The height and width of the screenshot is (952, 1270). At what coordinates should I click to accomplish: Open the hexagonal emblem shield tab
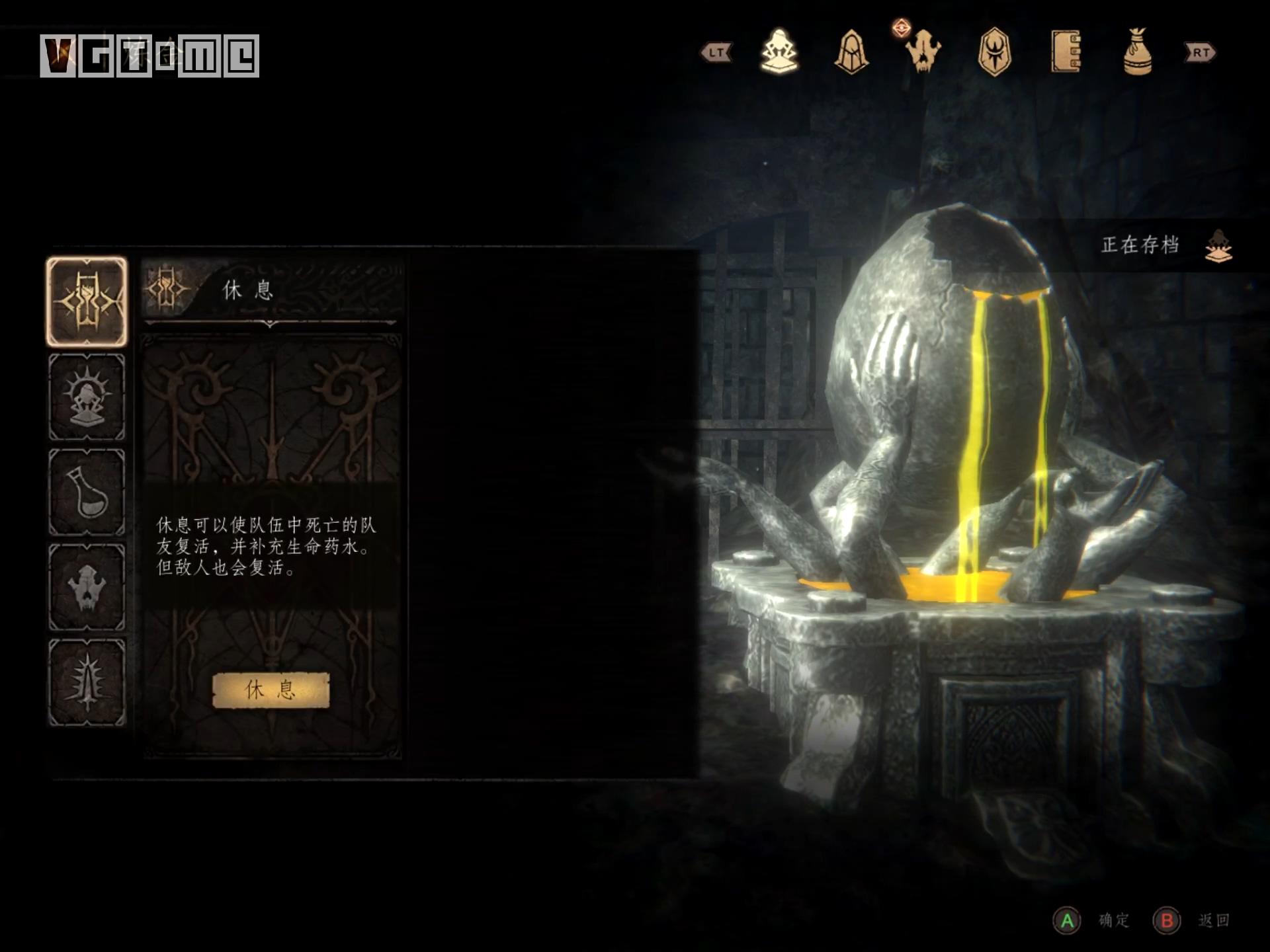coord(994,52)
